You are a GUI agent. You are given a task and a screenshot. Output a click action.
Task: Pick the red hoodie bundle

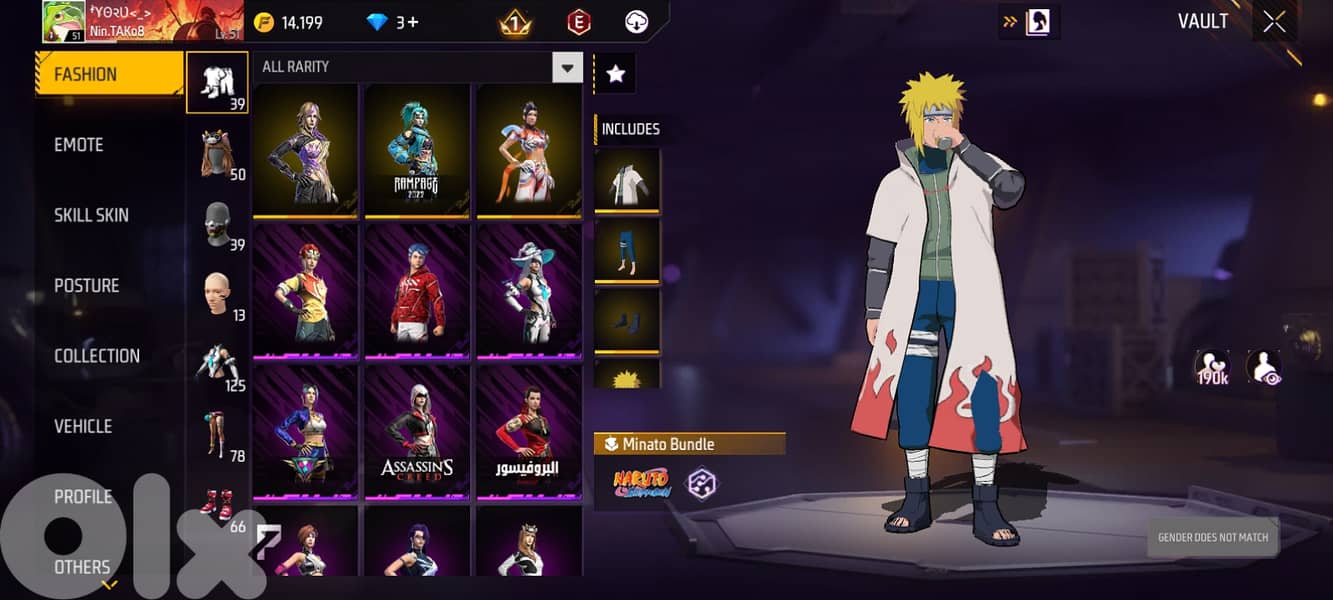point(416,291)
